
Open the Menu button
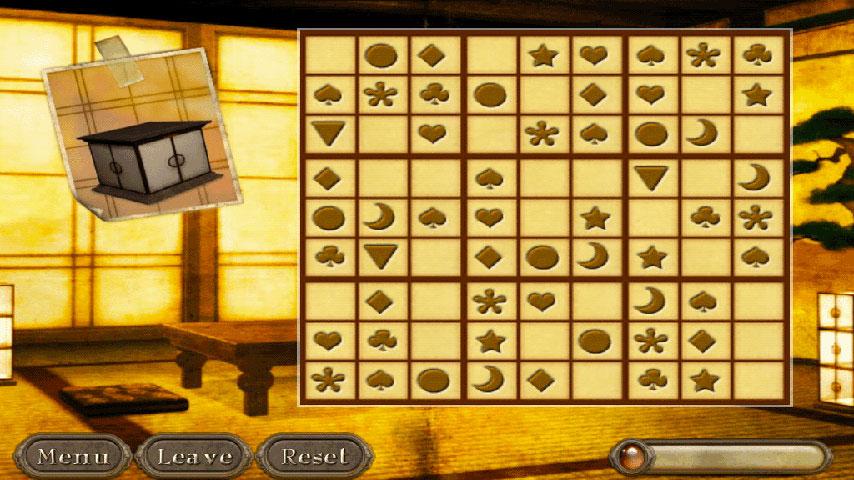[72, 457]
